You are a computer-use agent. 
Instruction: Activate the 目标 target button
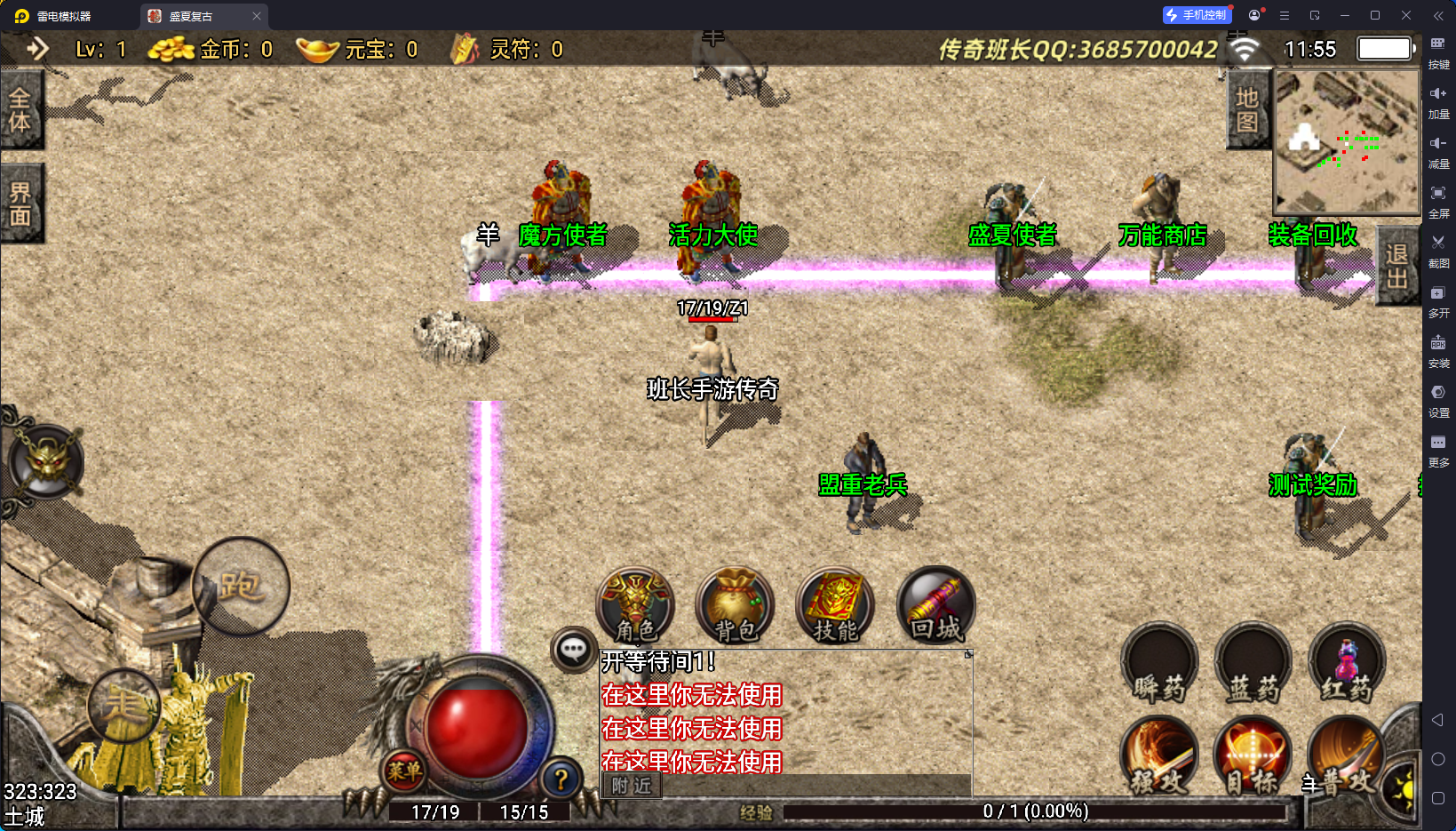[1252, 756]
